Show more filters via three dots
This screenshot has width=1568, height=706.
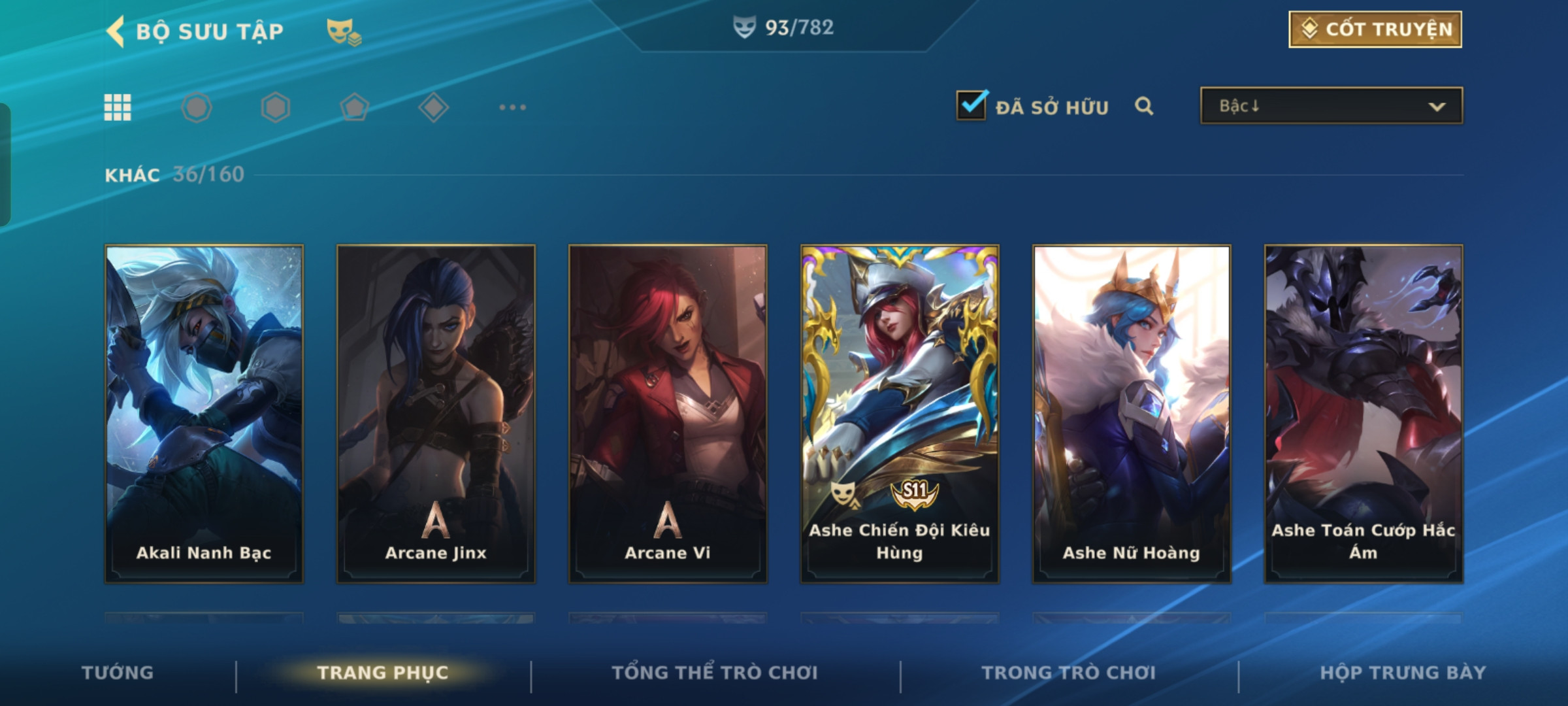point(512,107)
